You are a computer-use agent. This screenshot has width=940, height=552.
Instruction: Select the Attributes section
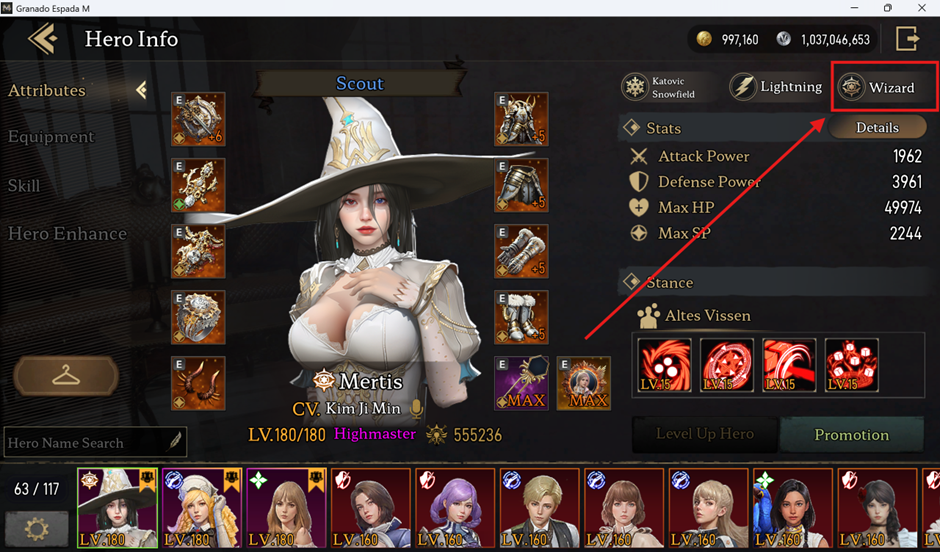[x=47, y=90]
